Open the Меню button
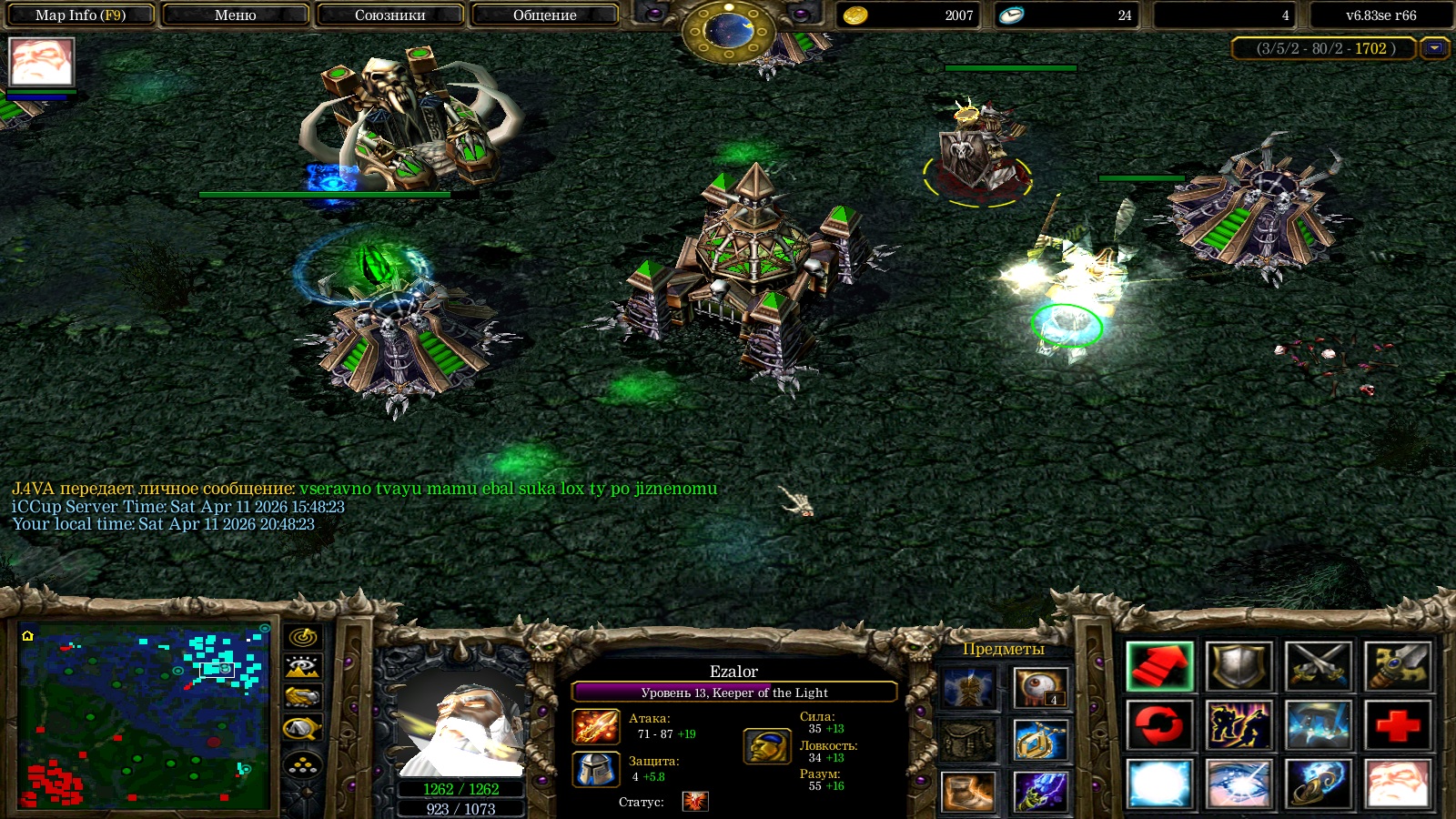1456x819 pixels. (235, 15)
